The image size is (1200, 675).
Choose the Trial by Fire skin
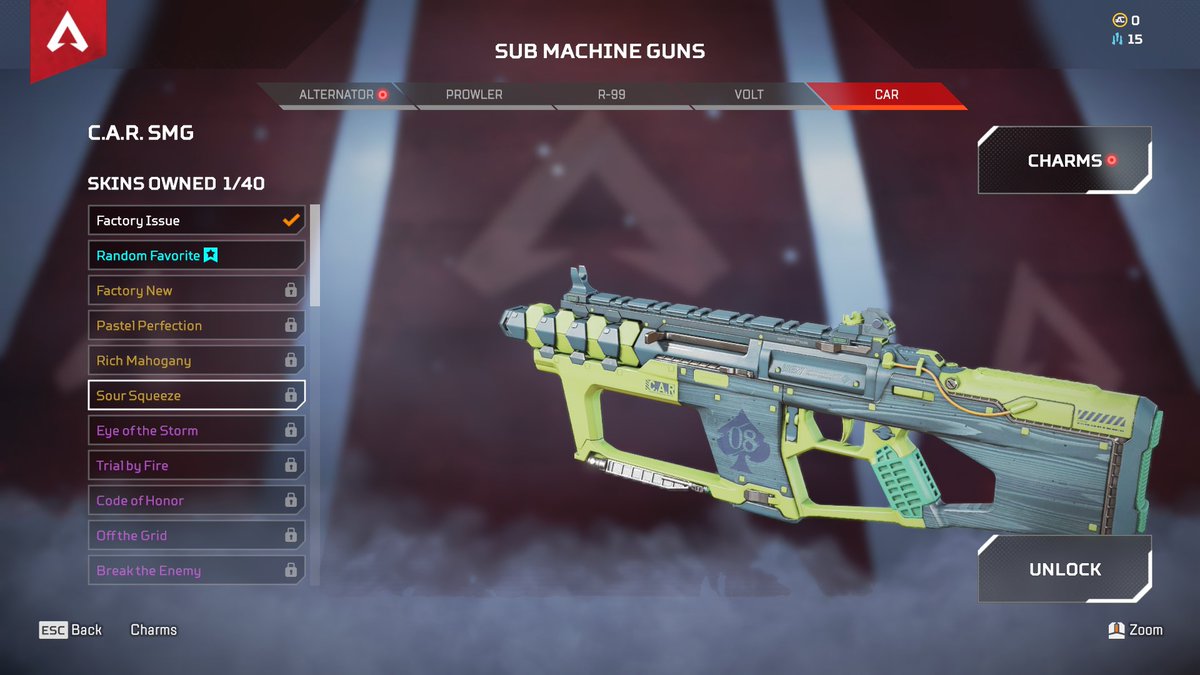196,466
